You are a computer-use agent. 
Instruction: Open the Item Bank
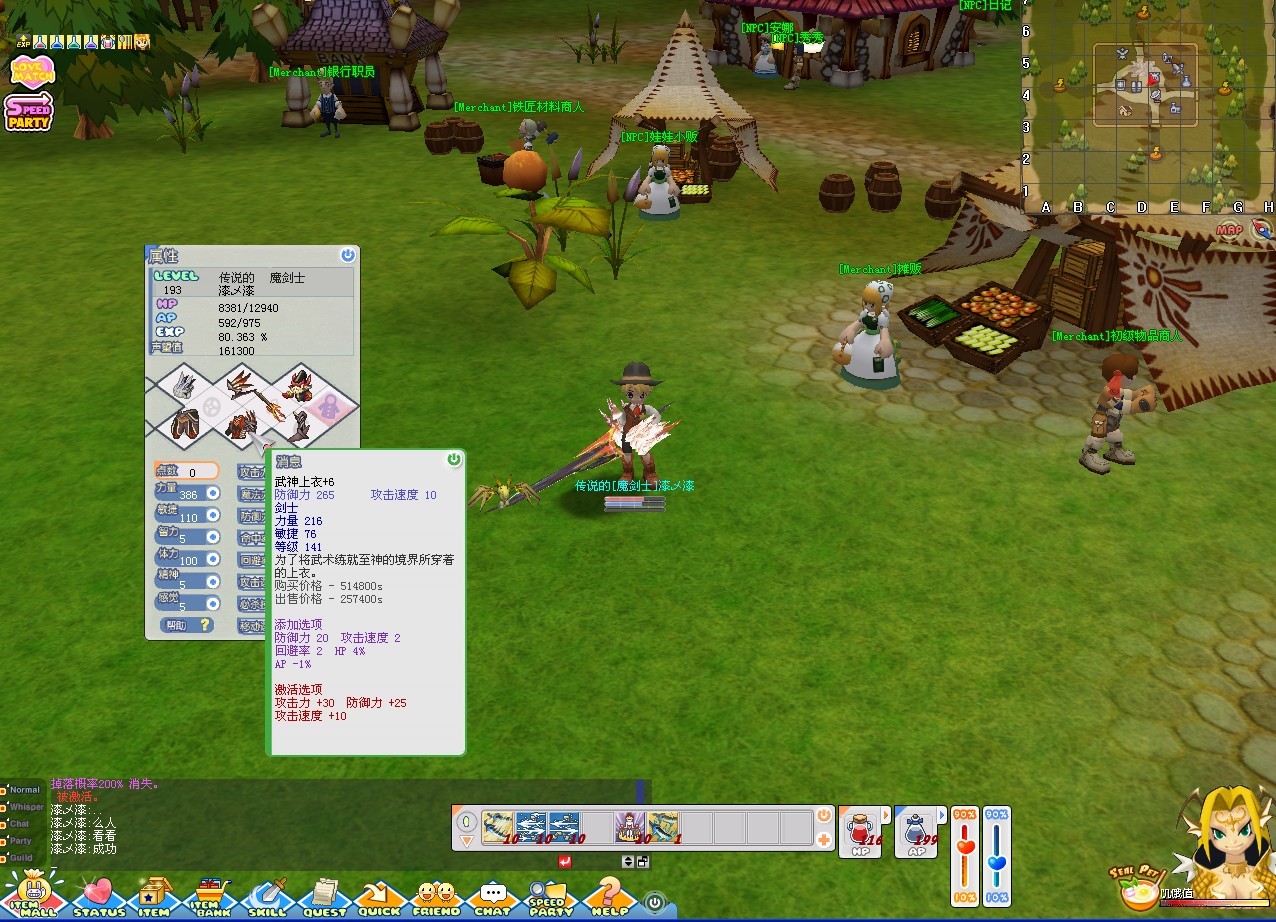click(x=209, y=895)
